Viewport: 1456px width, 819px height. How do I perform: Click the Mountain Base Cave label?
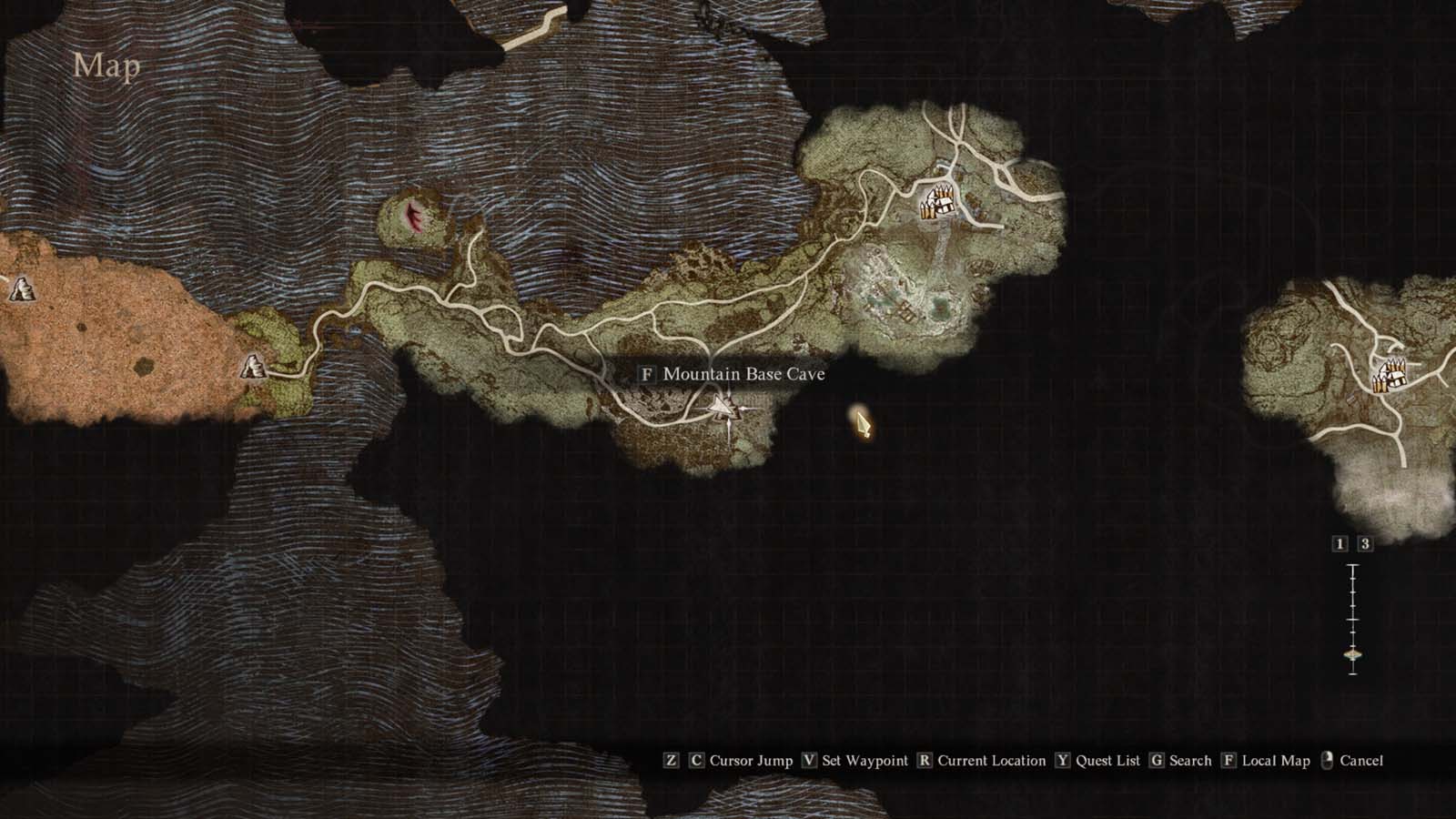click(744, 374)
